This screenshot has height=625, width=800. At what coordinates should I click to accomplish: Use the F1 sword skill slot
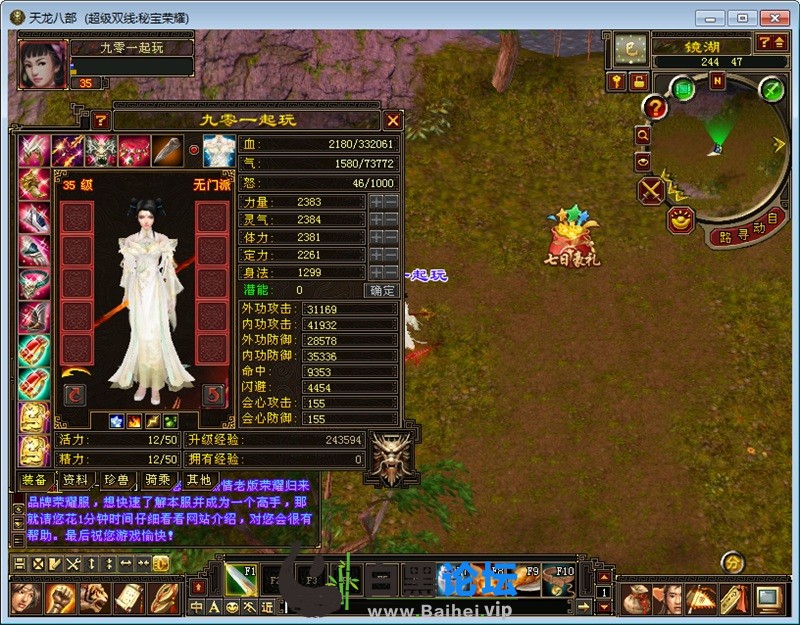[240, 576]
